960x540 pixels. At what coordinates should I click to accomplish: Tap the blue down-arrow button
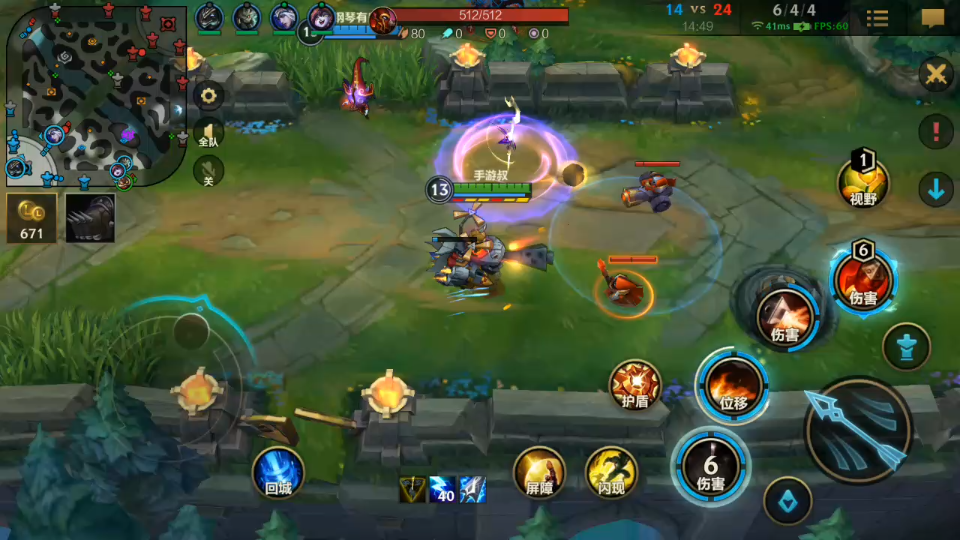point(936,188)
